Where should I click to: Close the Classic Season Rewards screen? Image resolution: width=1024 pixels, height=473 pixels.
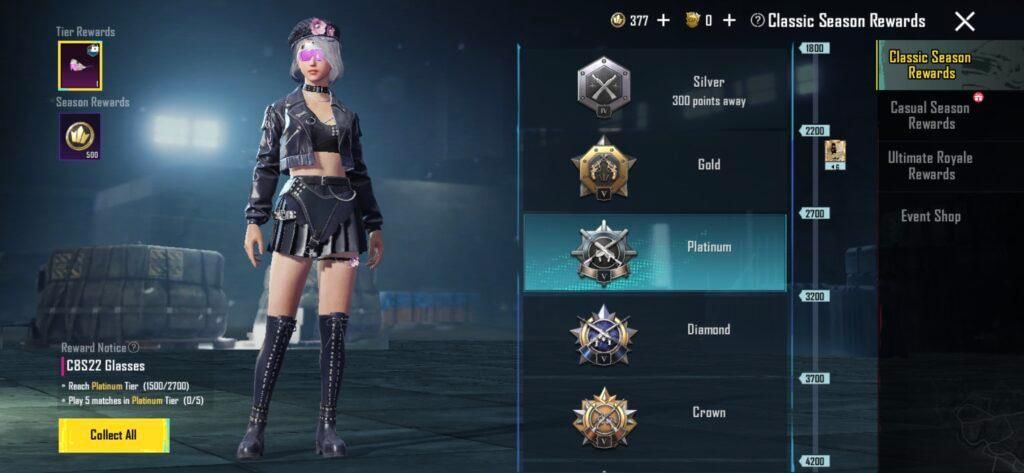964,21
